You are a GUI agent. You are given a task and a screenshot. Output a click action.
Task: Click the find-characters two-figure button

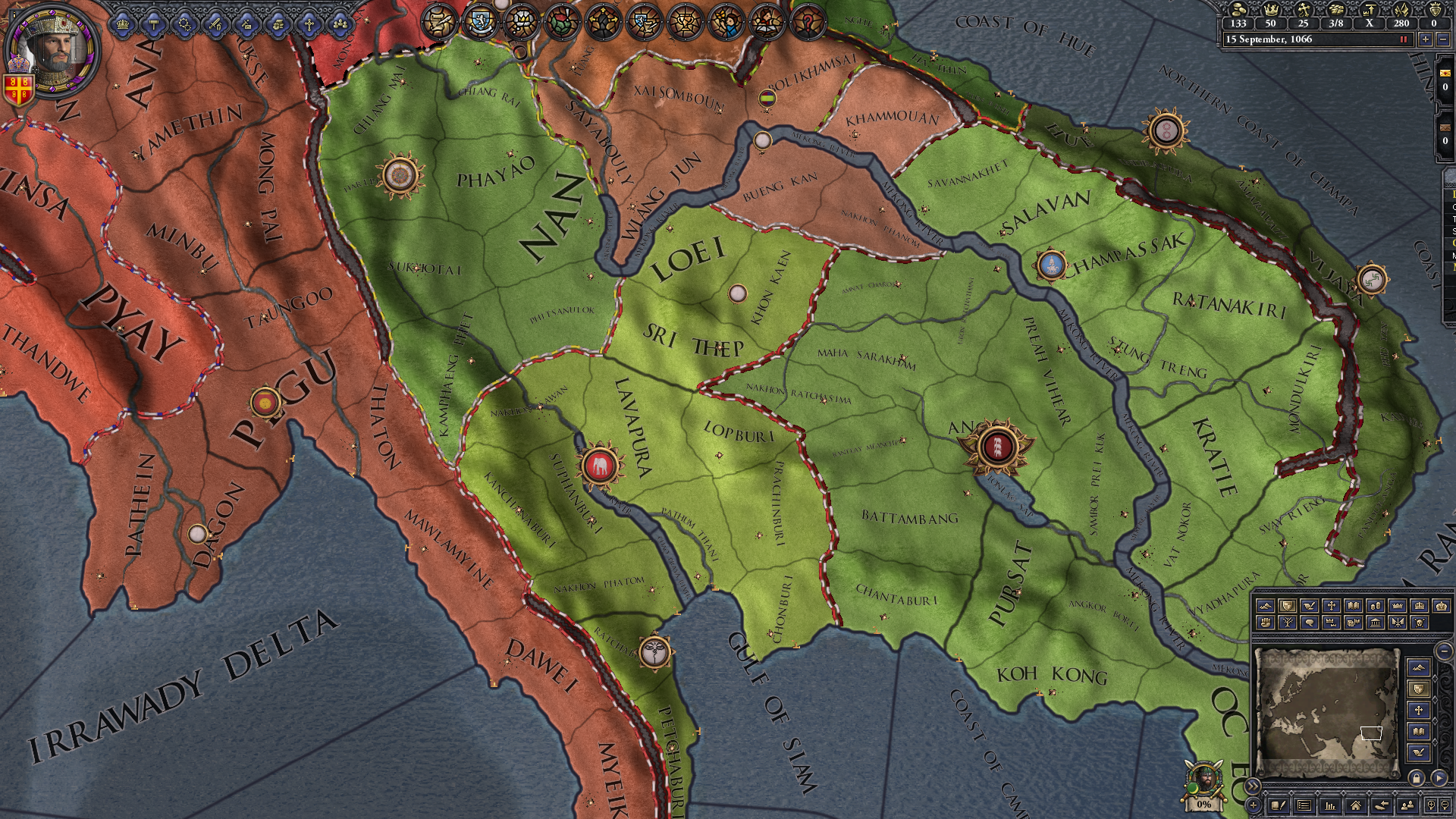(x=1407, y=805)
